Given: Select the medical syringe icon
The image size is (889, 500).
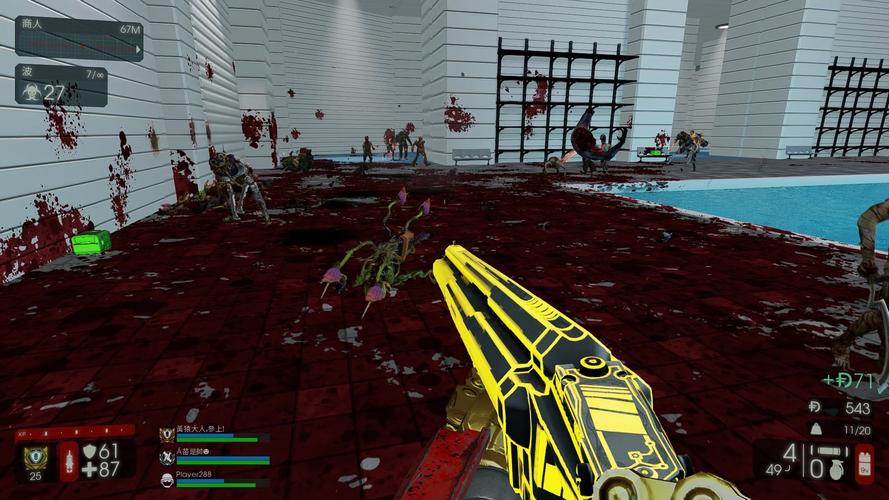Looking at the screenshot, I should point(69,461).
